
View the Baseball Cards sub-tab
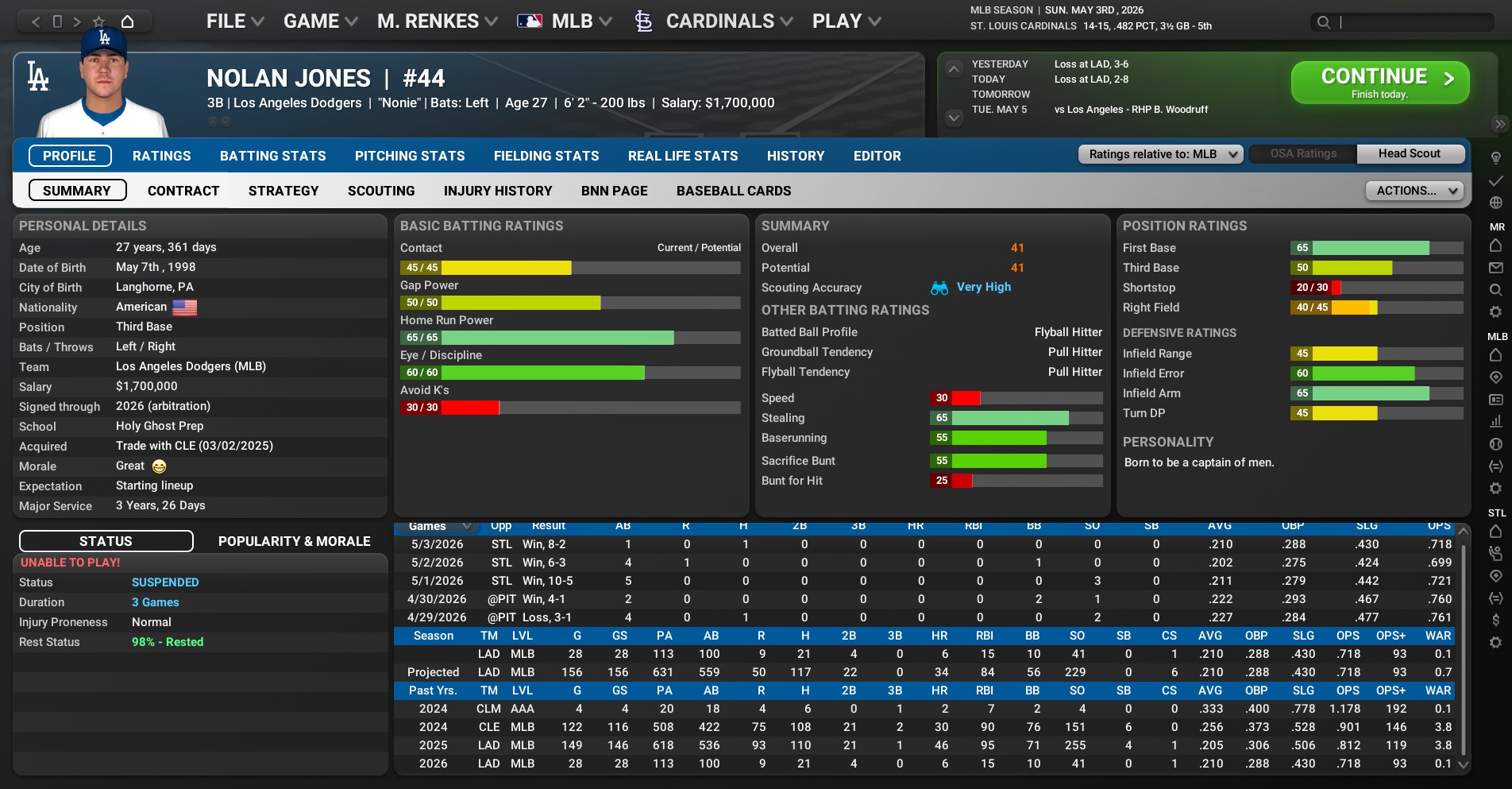click(x=733, y=191)
